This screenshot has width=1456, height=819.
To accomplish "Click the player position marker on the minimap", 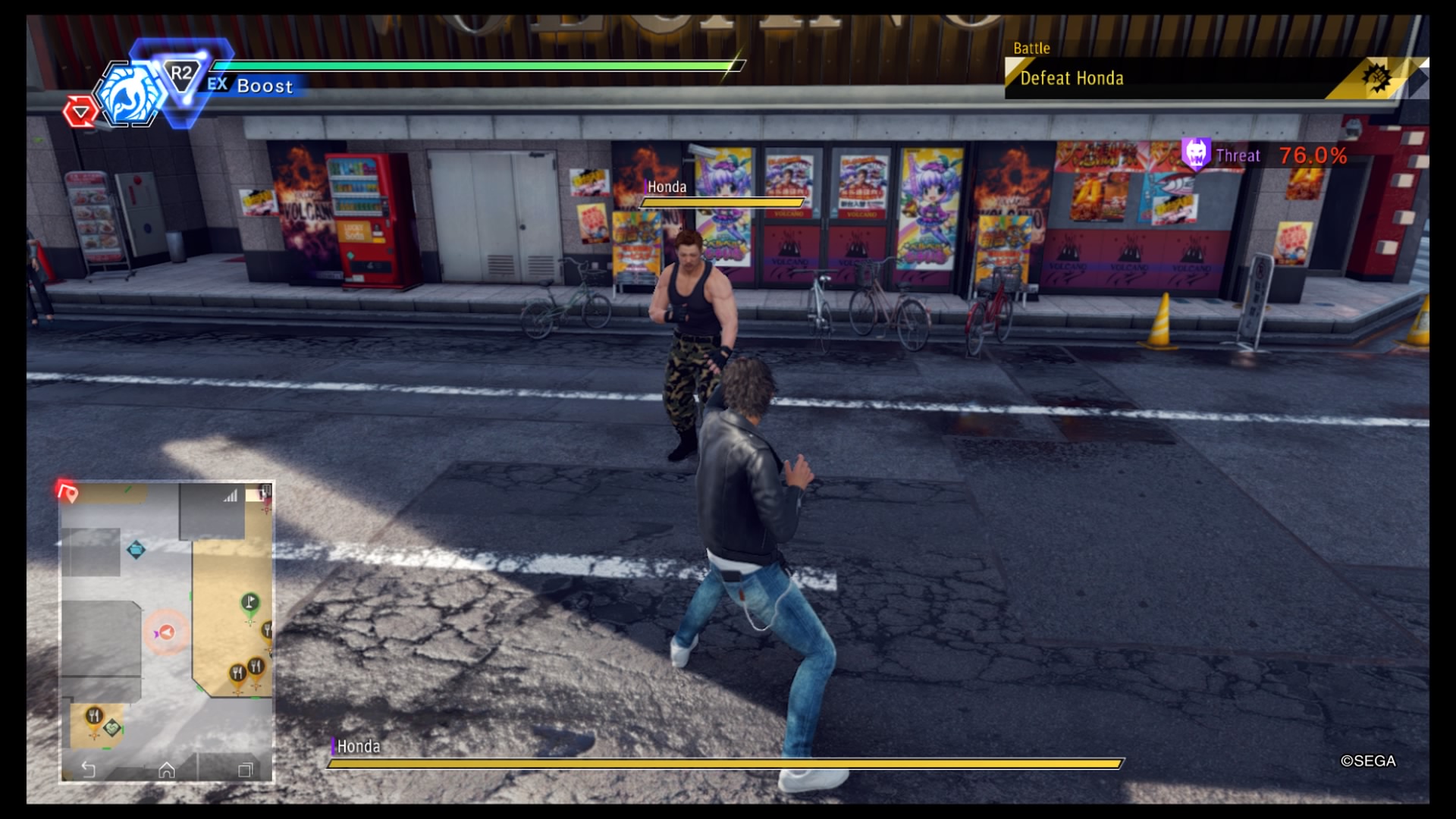I will click(x=166, y=632).
